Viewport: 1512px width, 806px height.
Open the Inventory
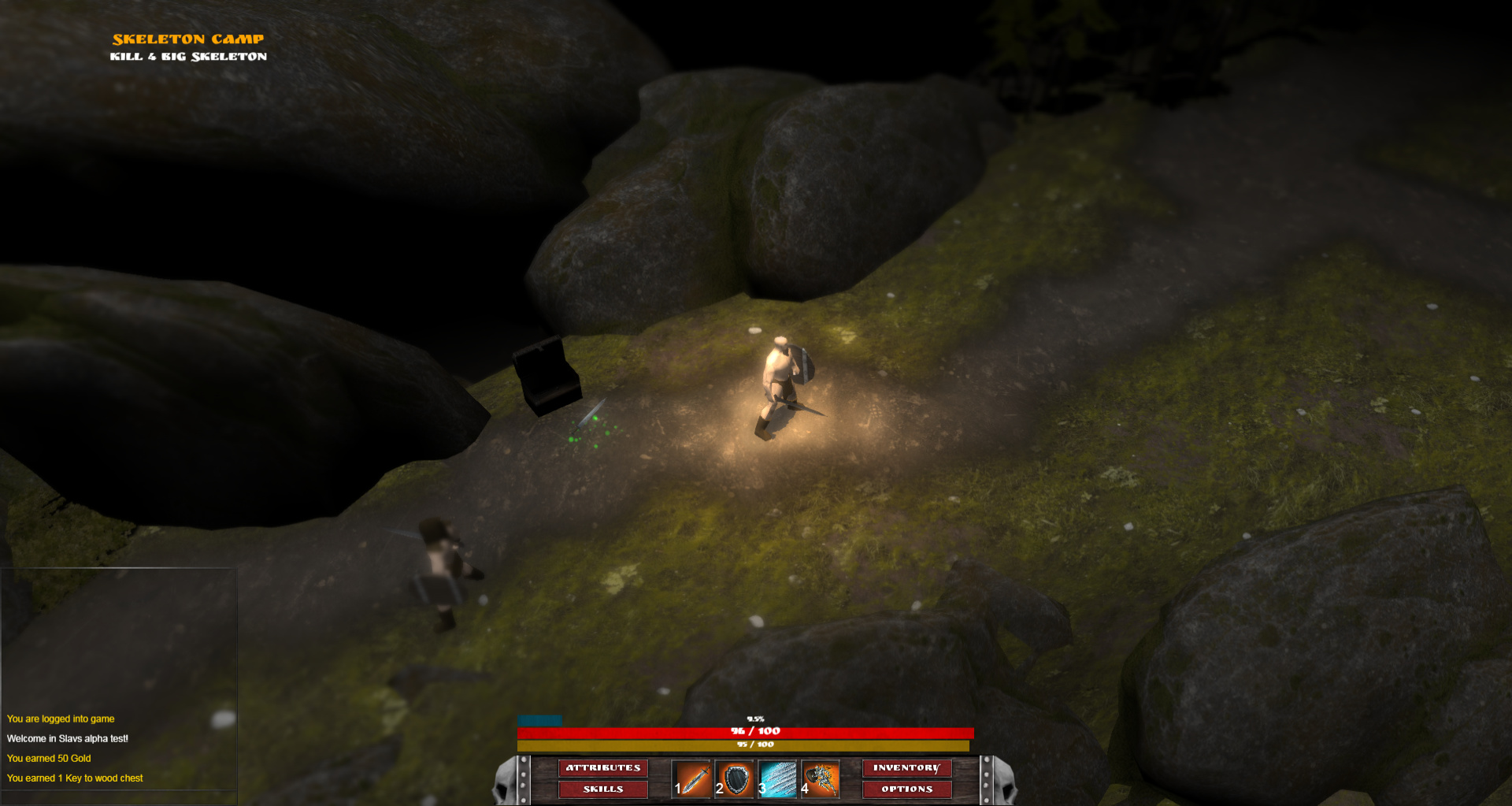pos(906,767)
